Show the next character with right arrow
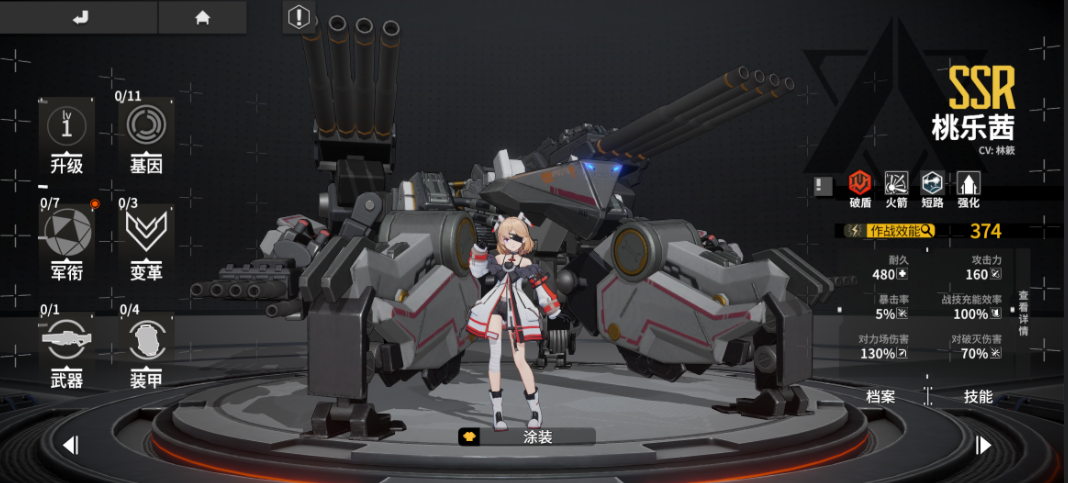This screenshot has height=483, width=1068. (983, 445)
